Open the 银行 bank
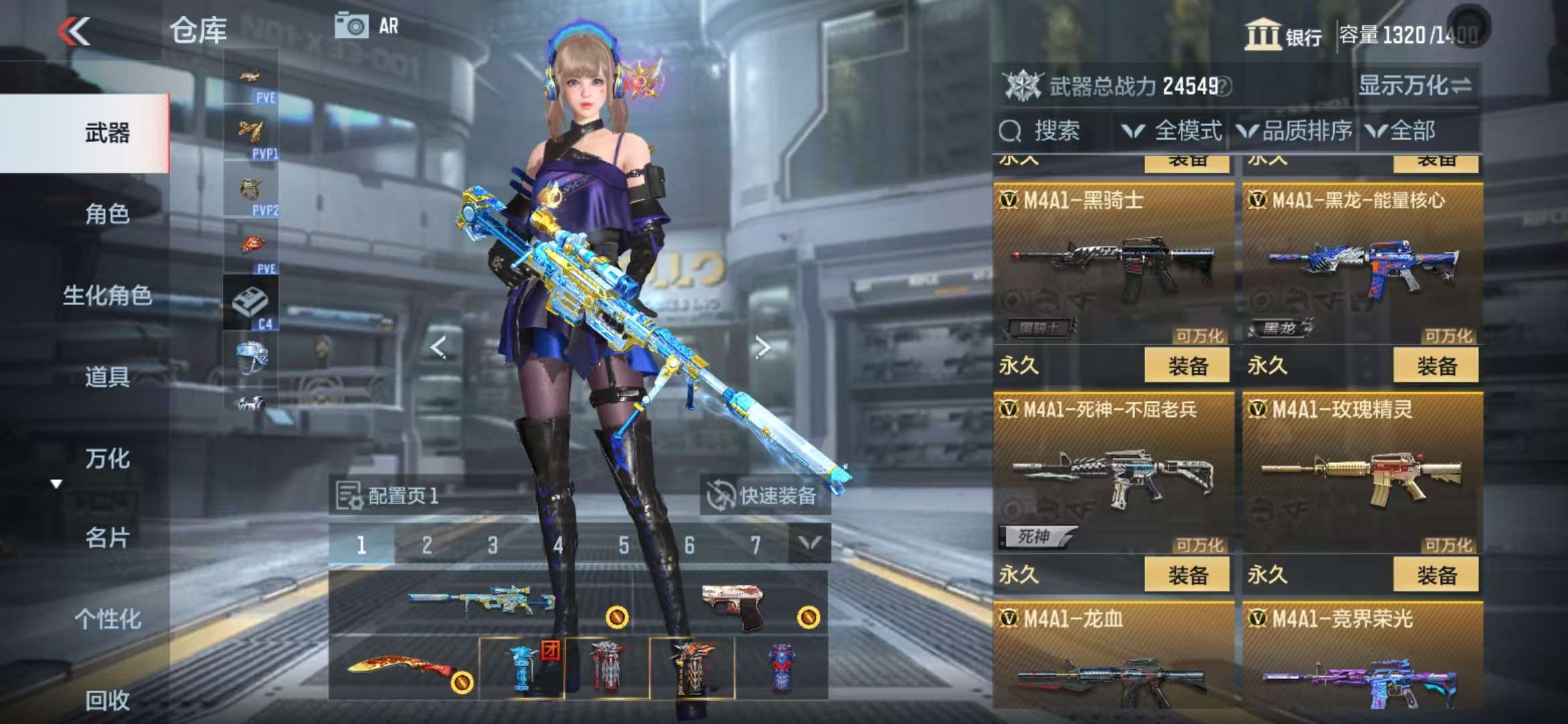Screen dimensions: 1568x724 click(x=1283, y=35)
